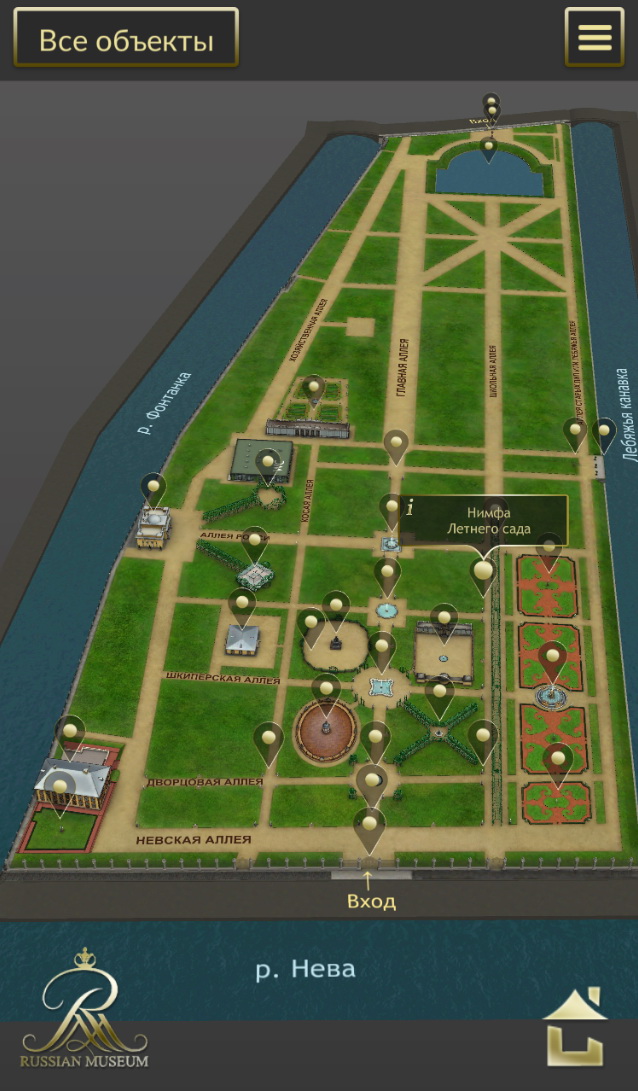
Task: Choose the marker over the round red-brick plaza
Action: (326, 689)
